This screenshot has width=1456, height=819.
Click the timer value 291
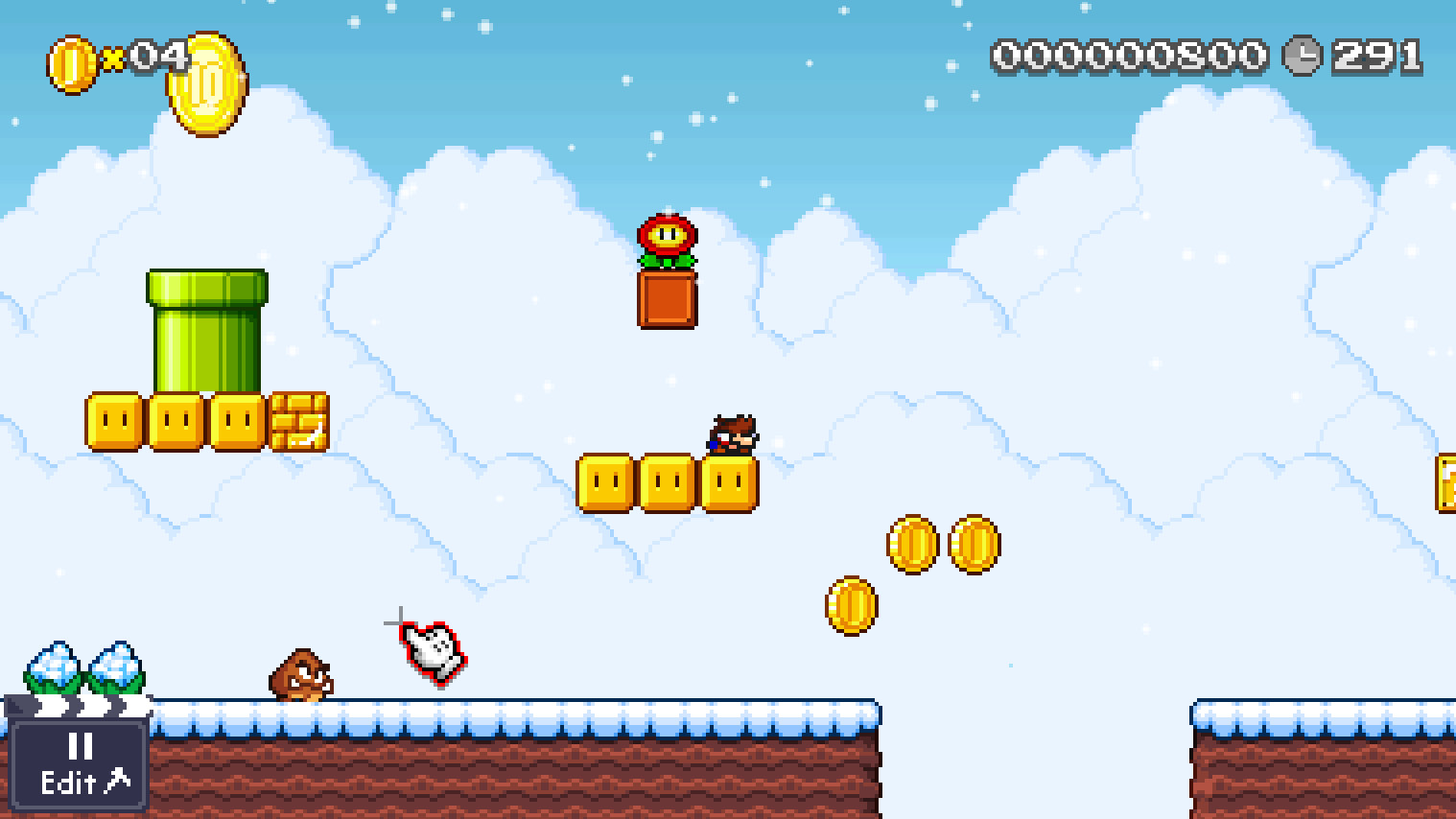point(1376,58)
